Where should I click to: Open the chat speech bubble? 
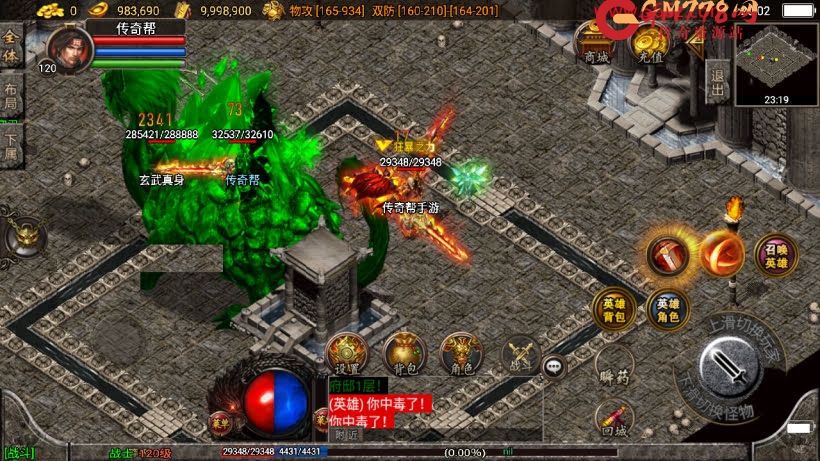(x=555, y=367)
